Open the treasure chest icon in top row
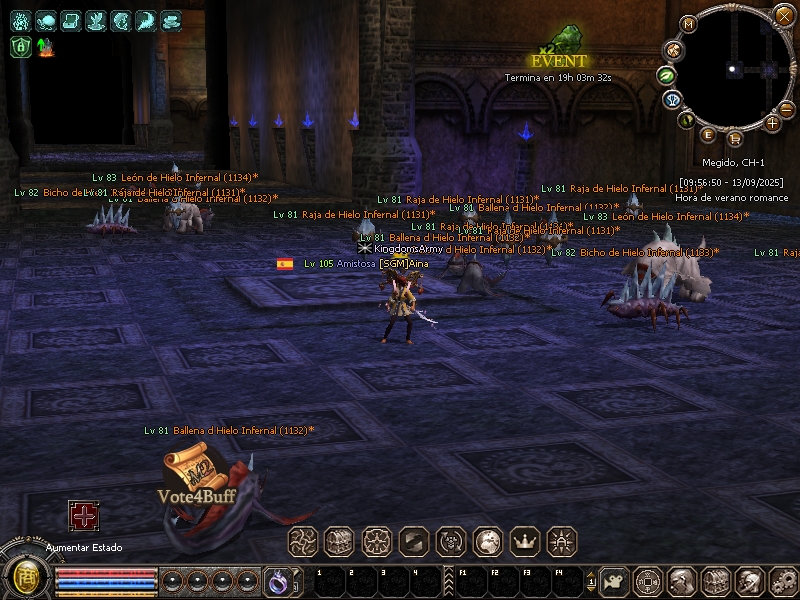This screenshot has width=800, height=600. [339, 541]
